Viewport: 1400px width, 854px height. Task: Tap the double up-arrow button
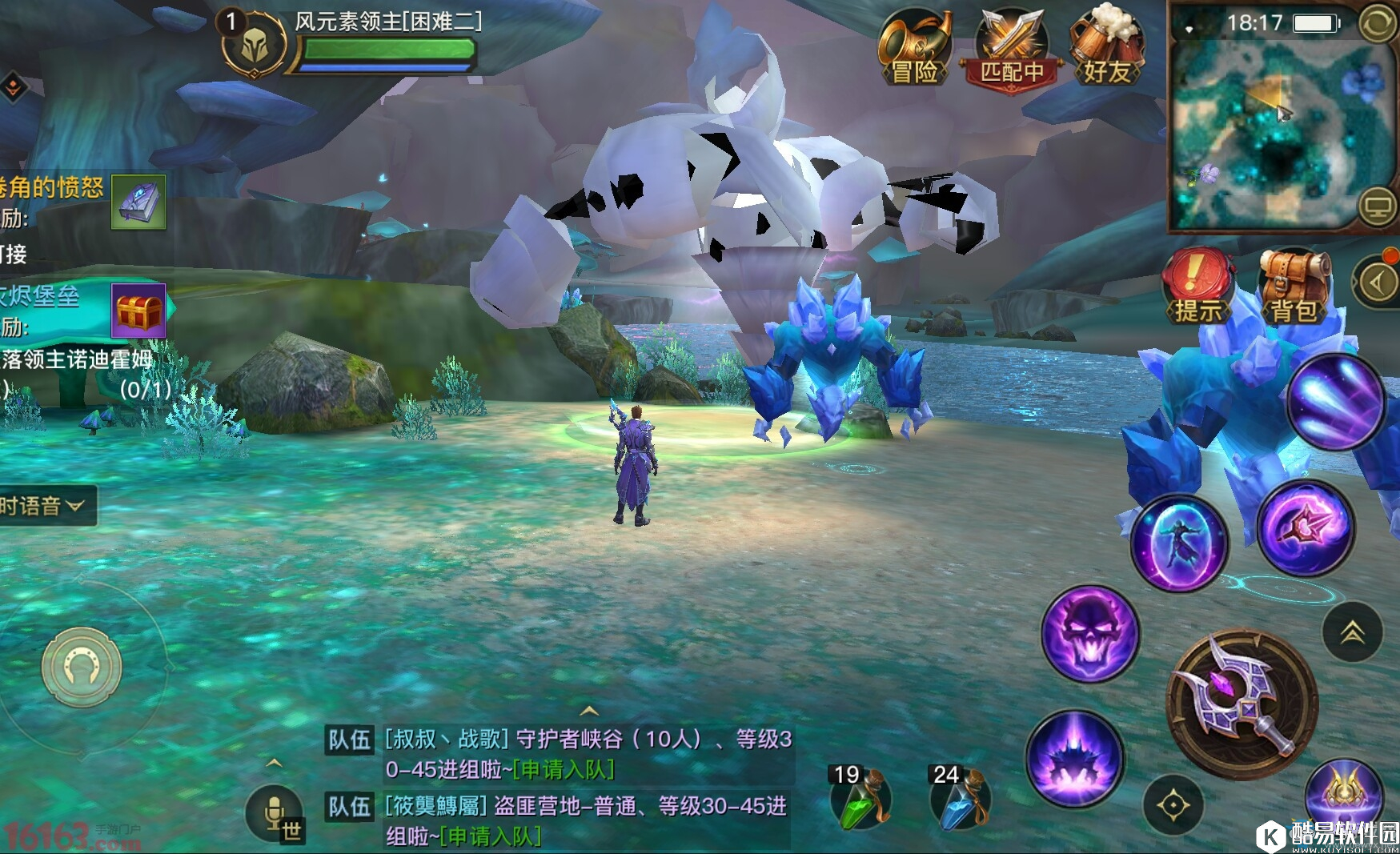pyautogui.click(x=1352, y=632)
